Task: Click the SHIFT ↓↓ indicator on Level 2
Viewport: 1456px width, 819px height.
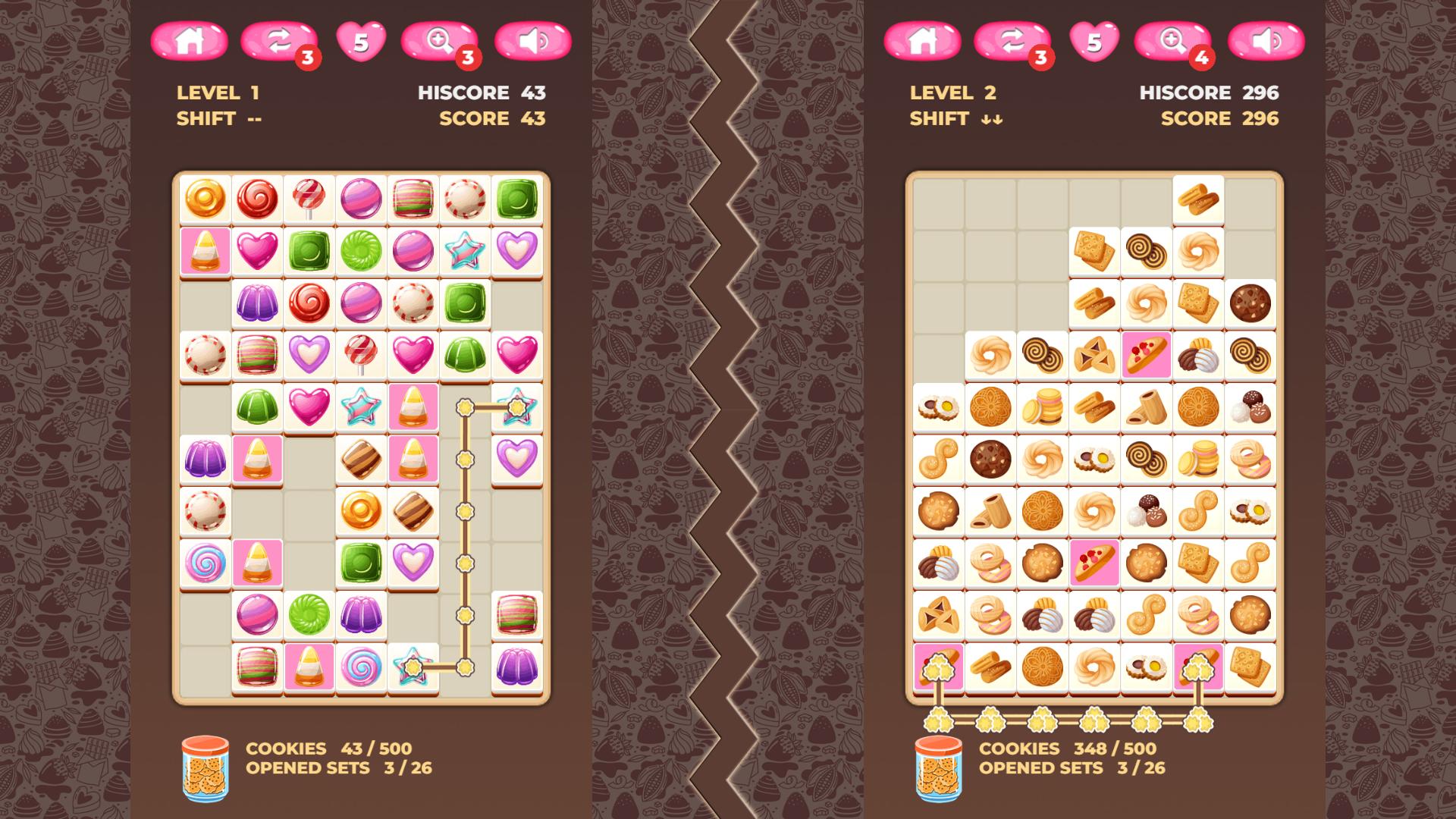Action: 955,118
